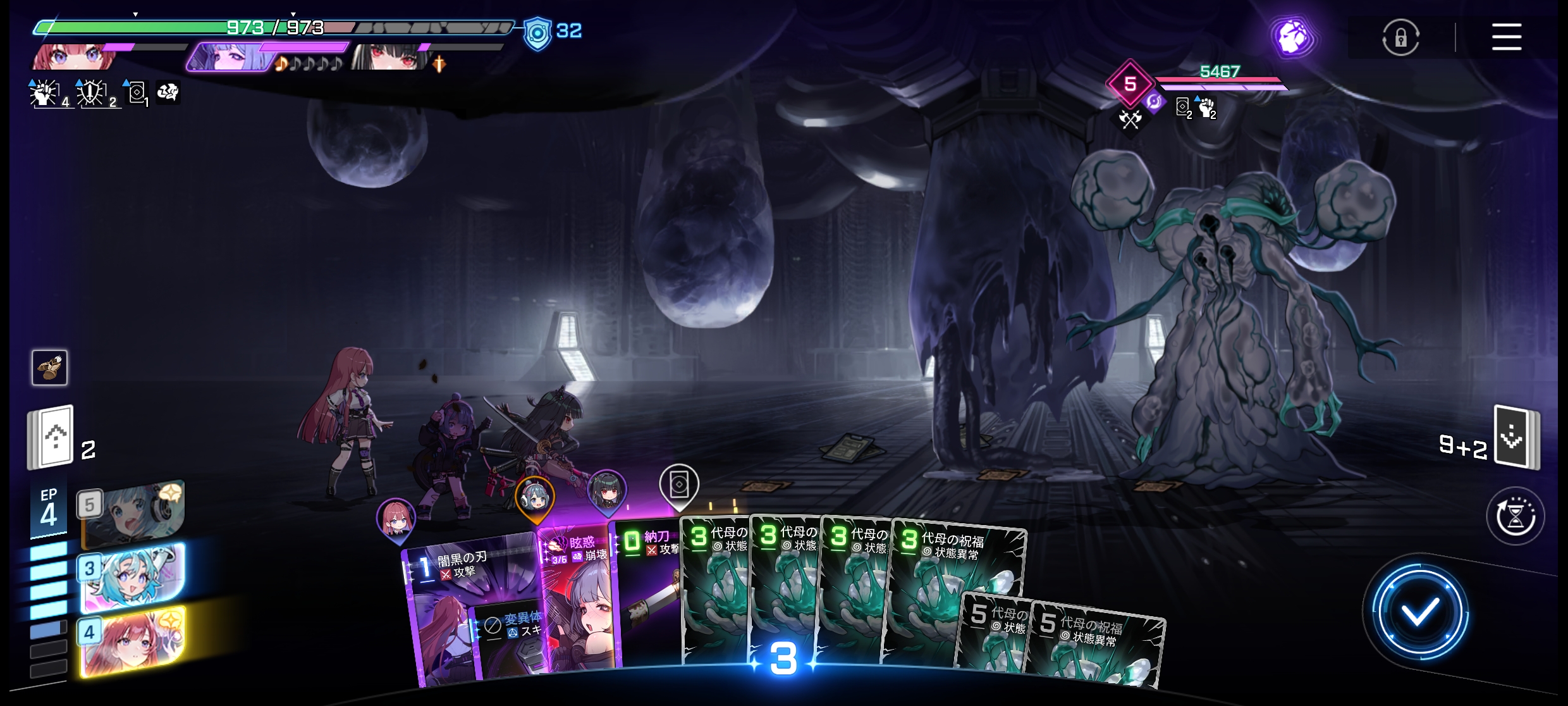Open the draw pile showing 2 cards
Viewport: 1568px width, 706px height.
(52, 438)
